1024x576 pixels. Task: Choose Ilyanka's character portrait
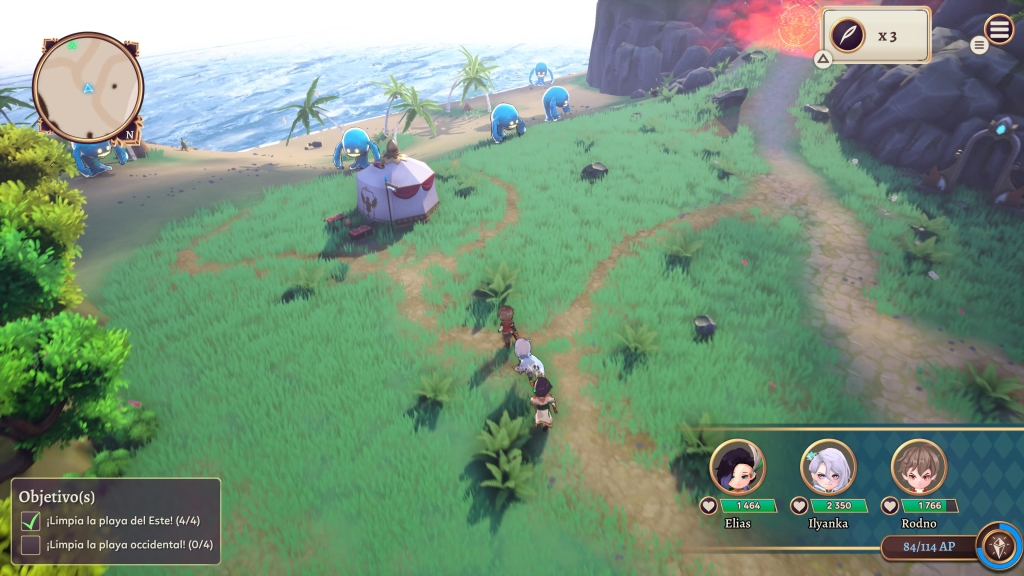828,466
